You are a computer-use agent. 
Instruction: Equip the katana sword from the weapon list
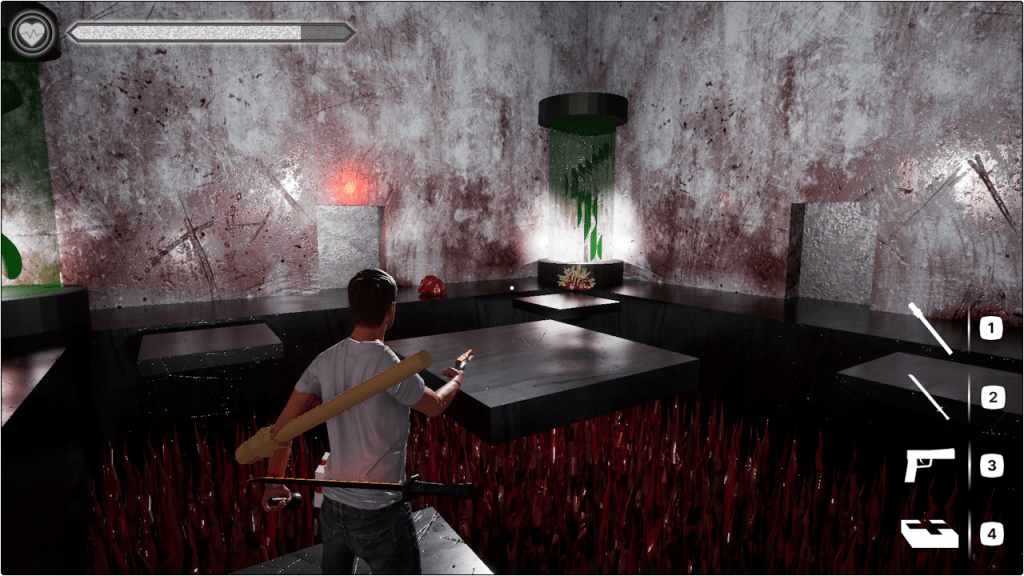tap(930, 397)
